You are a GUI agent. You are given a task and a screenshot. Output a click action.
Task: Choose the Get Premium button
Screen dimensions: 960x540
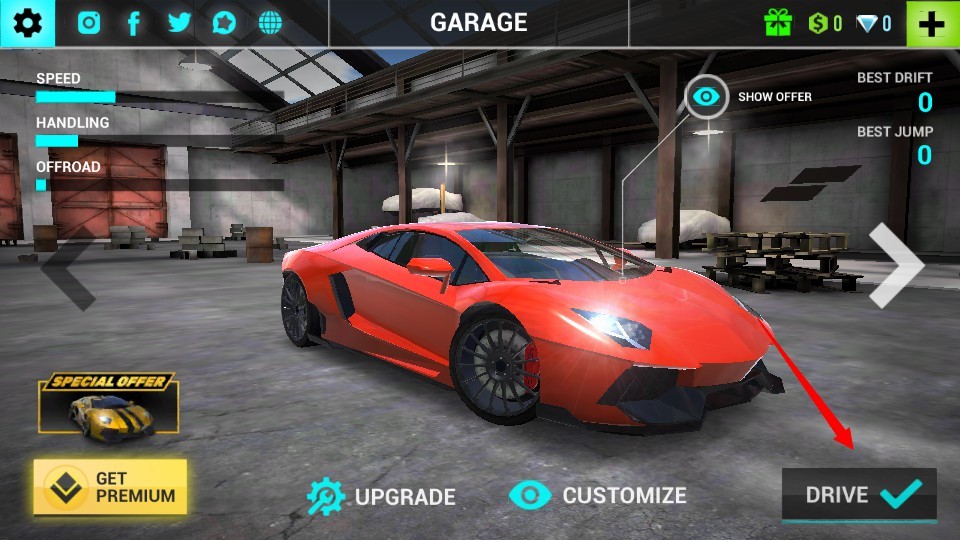[x=110, y=487]
